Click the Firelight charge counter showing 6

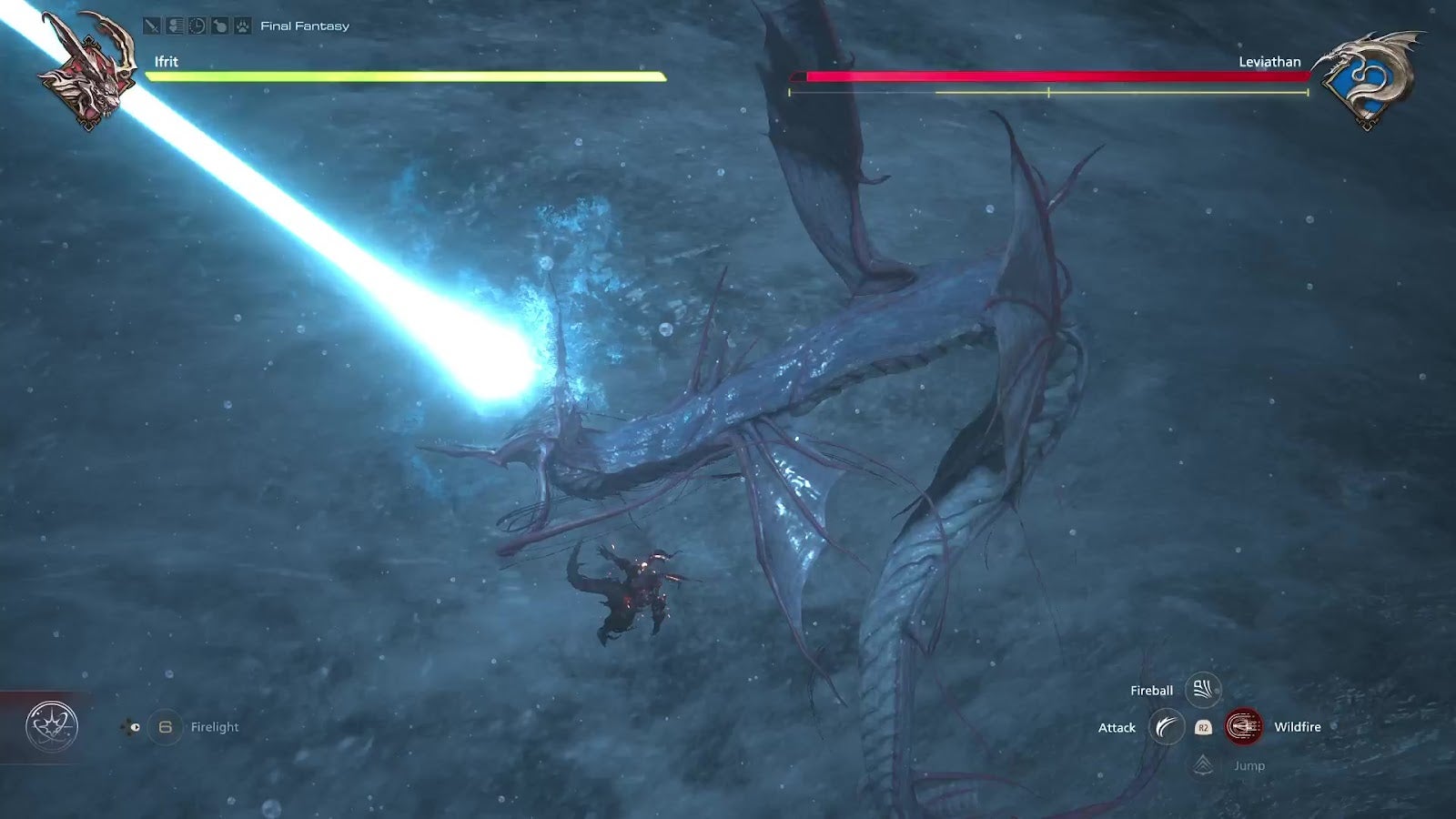click(x=165, y=726)
